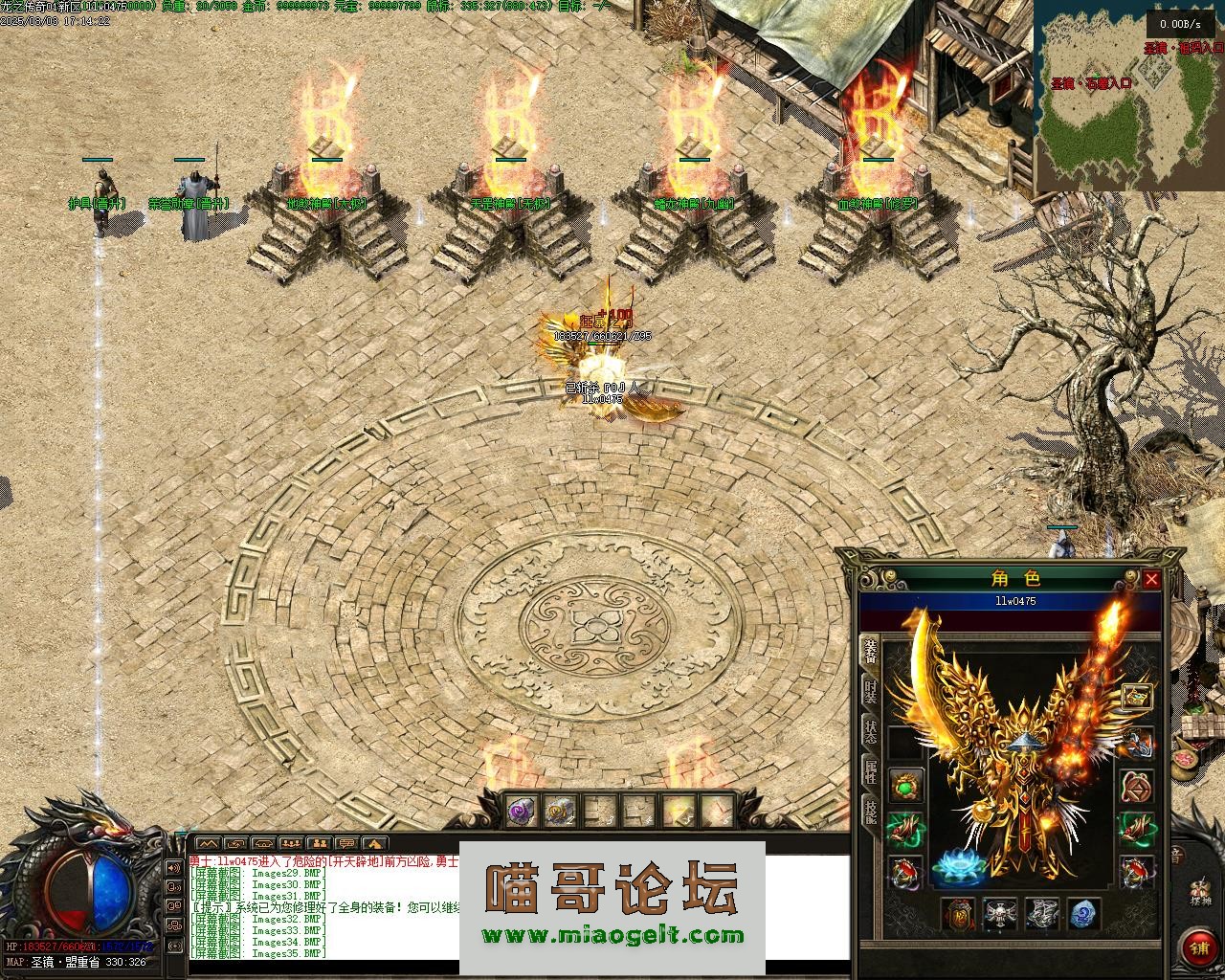
Task: Select the skull charm equipment slot
Action: click(x=999, y=914)
